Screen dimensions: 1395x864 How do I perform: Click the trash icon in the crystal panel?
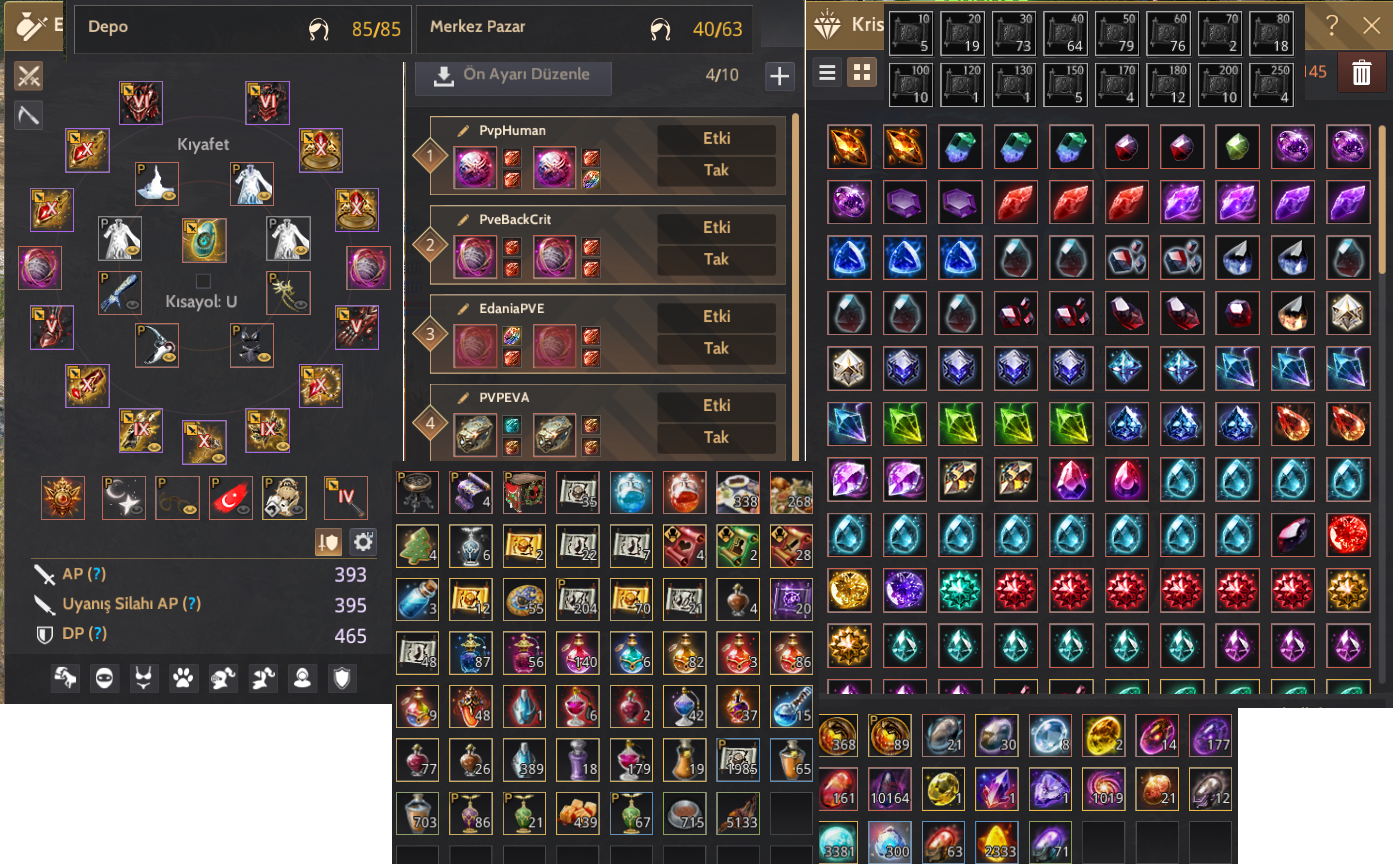tap(1362, 72)
